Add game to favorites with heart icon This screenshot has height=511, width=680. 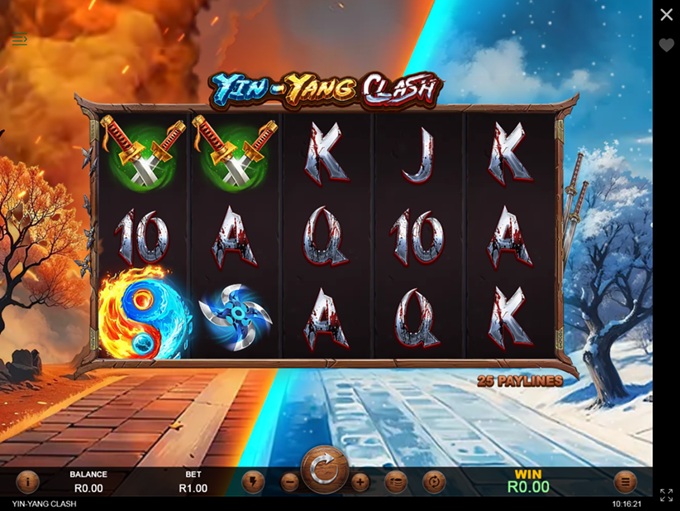pos(666,46)
